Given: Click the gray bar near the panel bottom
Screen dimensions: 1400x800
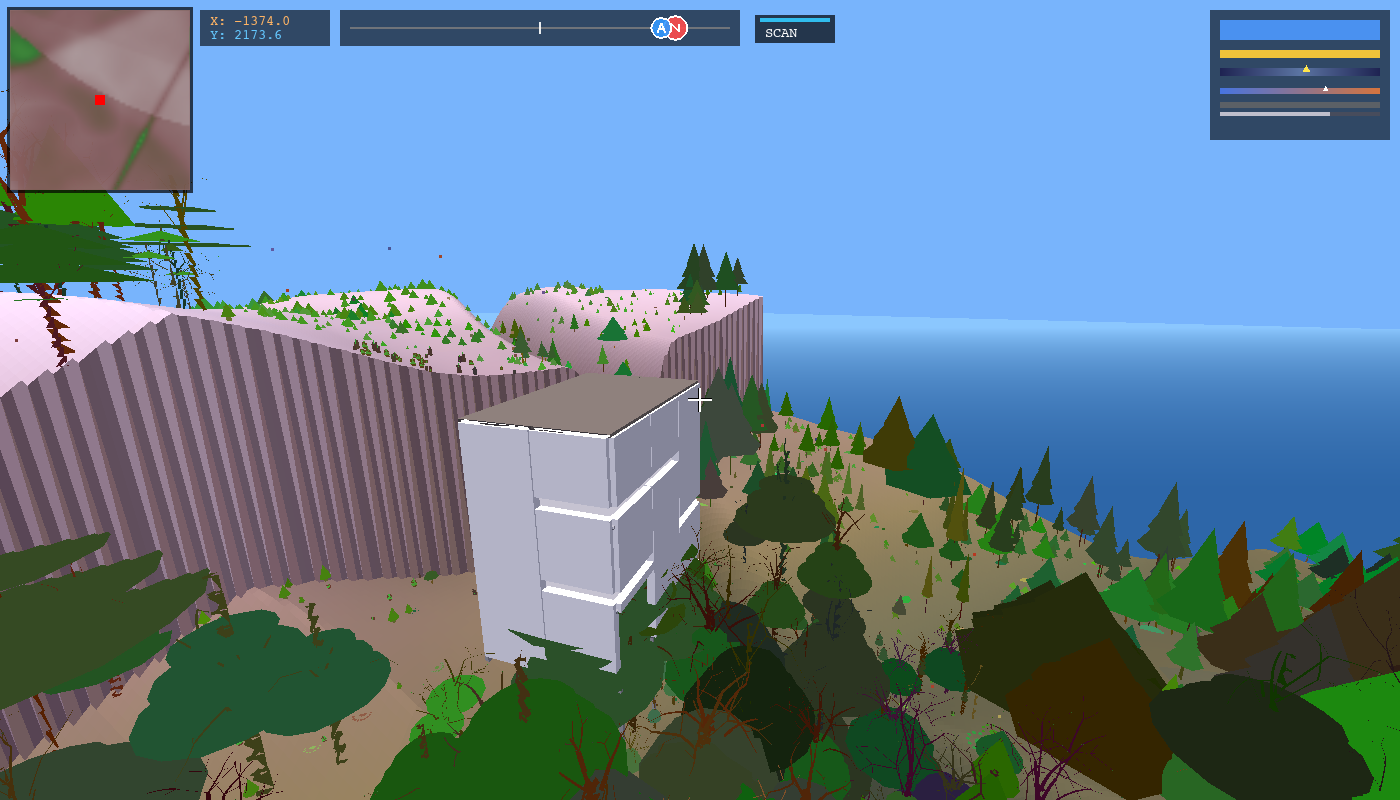Looking at the screenshot, I should [1299, 105].
